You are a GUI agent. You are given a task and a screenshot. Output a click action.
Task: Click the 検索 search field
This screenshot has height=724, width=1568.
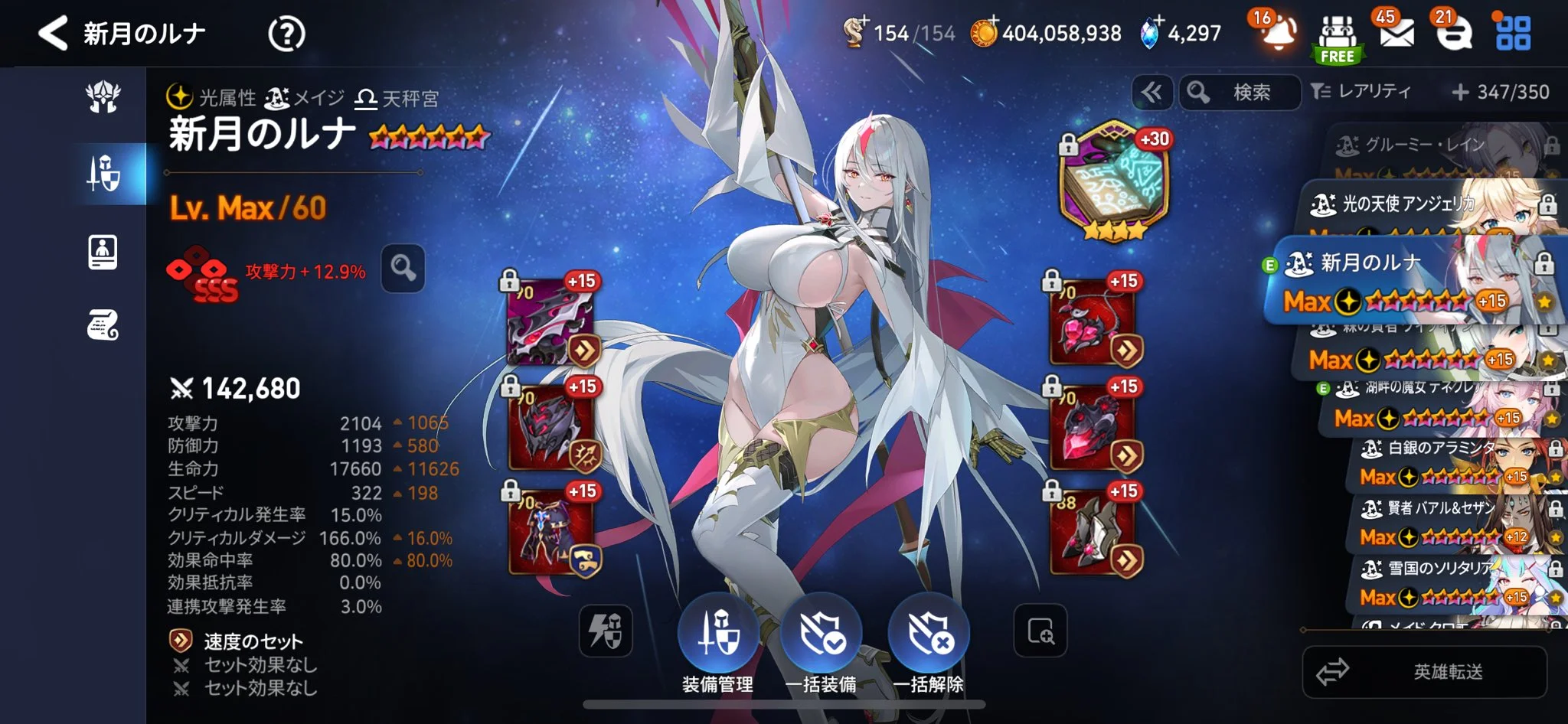[x=1240, y=93]
